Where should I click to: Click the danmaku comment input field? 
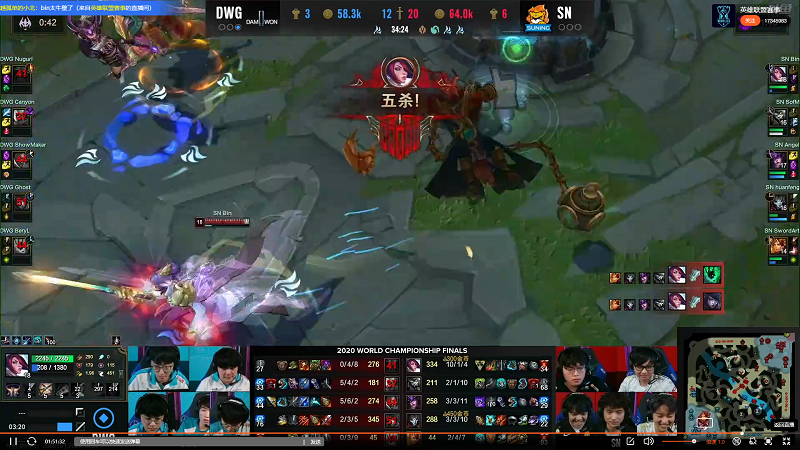(180, 440)
